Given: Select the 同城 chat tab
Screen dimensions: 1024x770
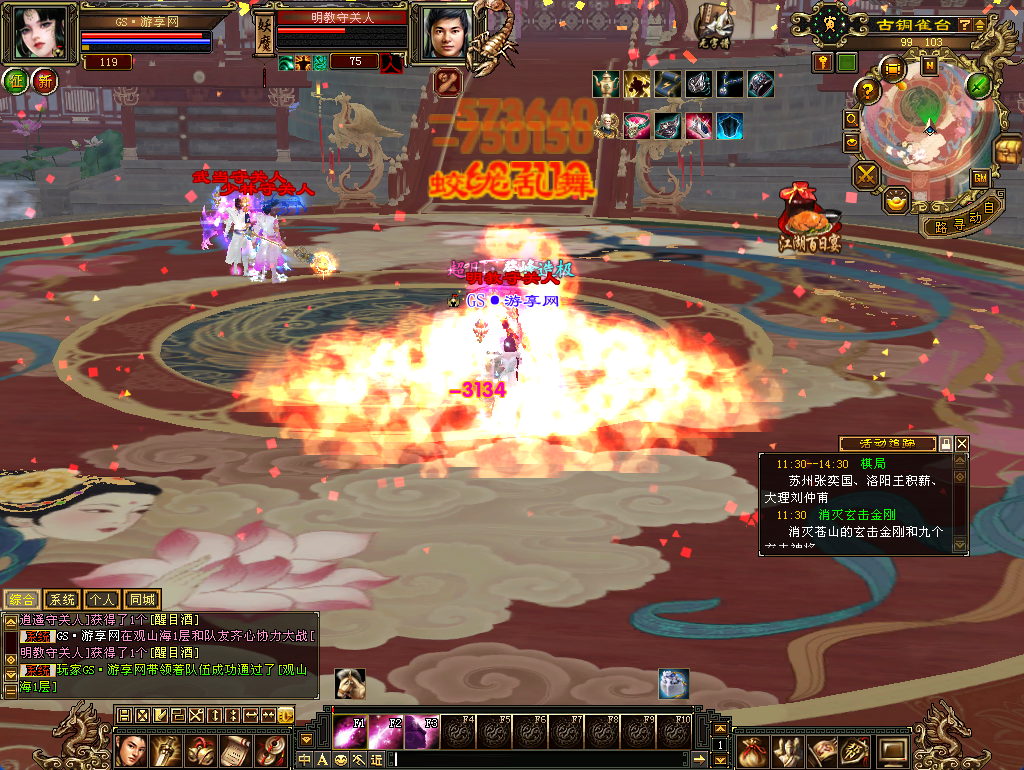Looking at the screenshot, I should 142,600.
